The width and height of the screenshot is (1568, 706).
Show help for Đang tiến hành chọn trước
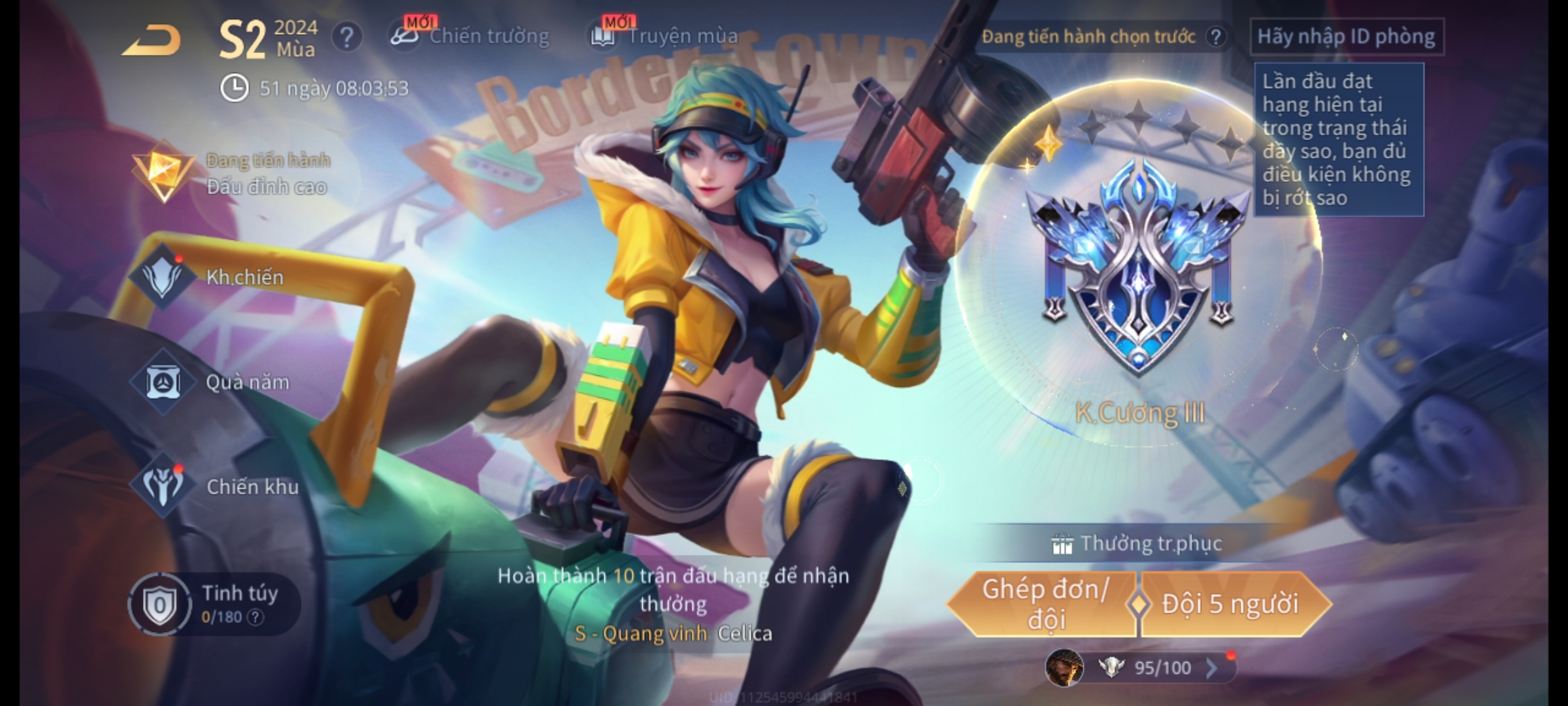pos(1215,37)
